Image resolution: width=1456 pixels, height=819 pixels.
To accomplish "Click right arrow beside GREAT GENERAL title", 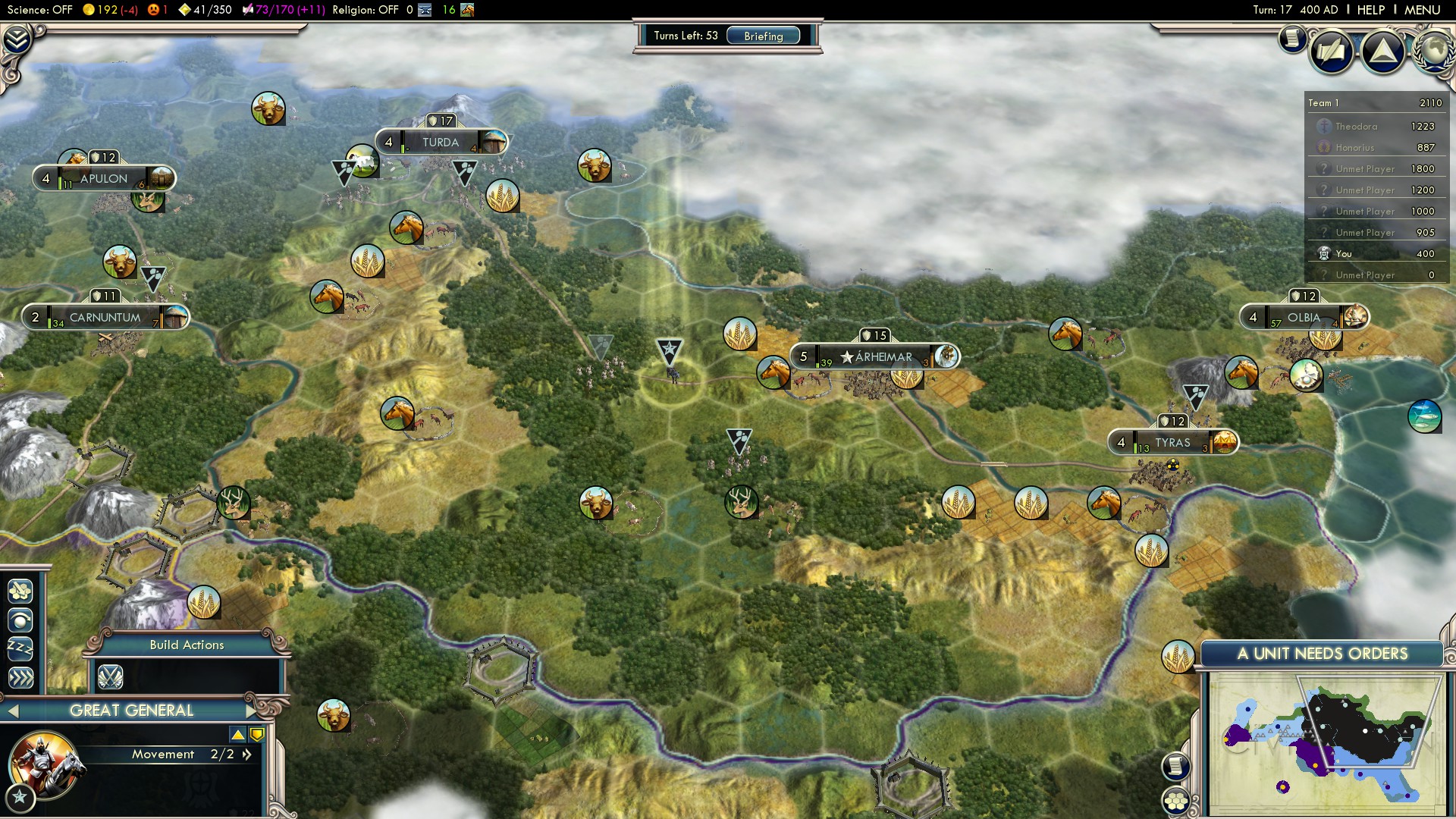I will pos(250,711).
